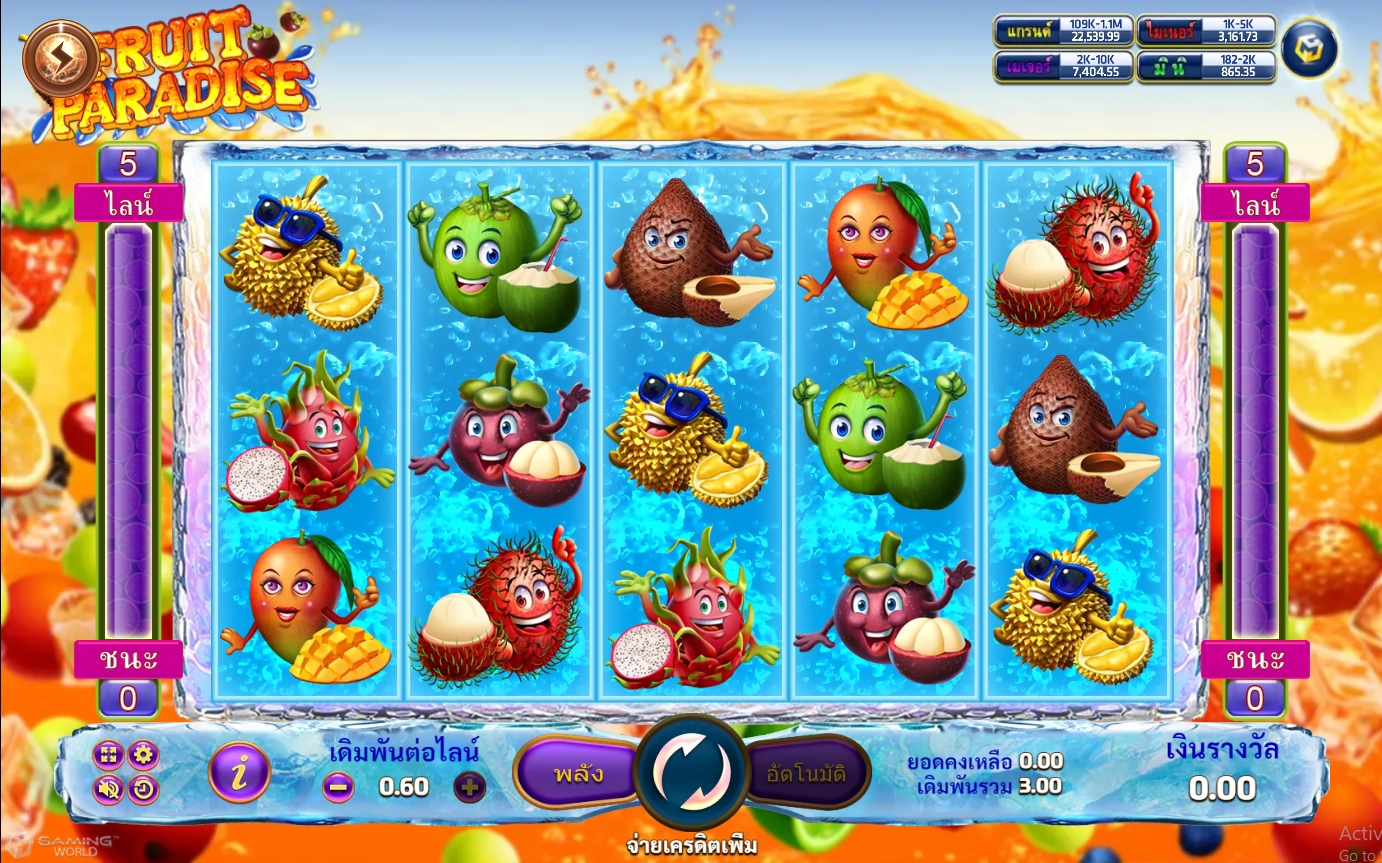Viewport: 1382px width, 863px height.
Task: Toggle sound using the muted speaker icon
Action: (x=109, y=789)
